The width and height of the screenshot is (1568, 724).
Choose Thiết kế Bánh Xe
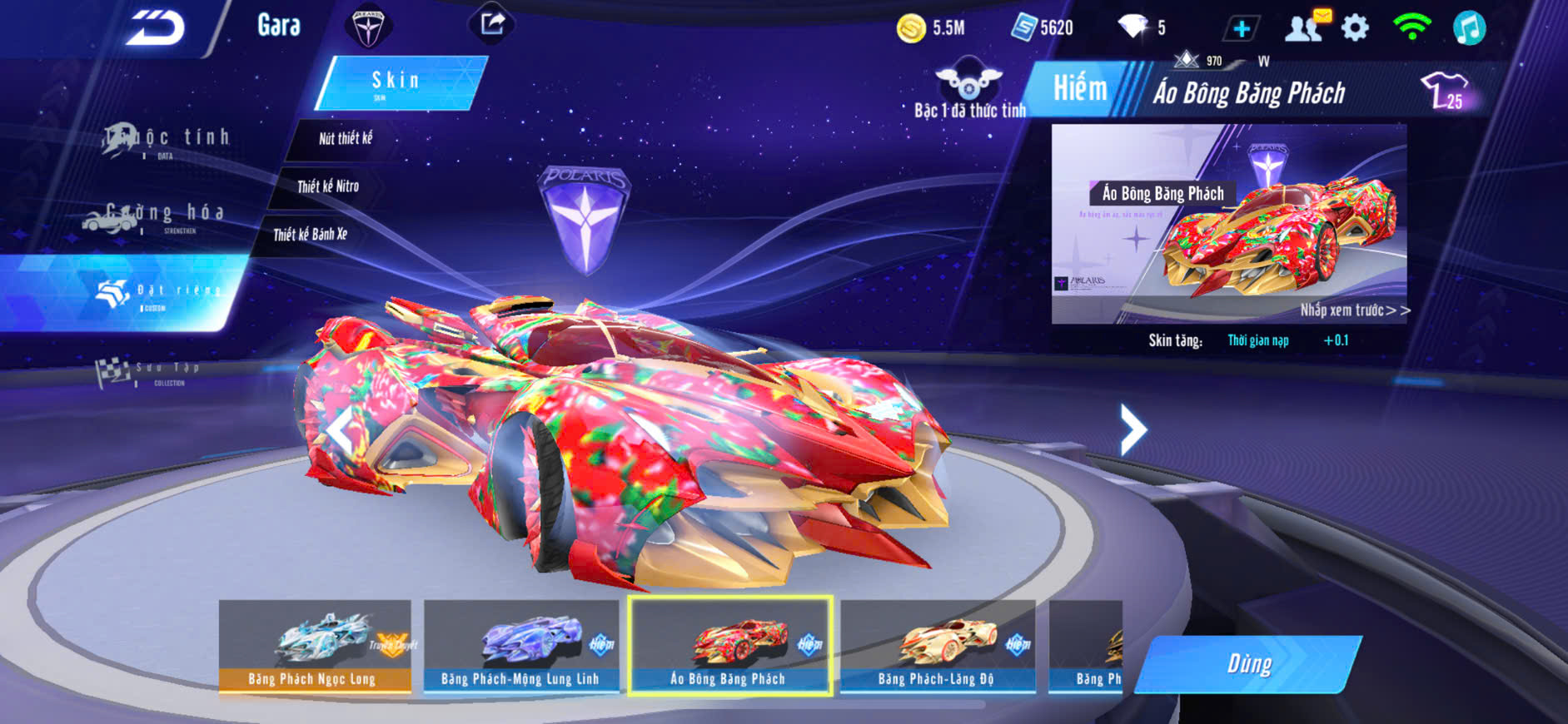coord(311,235)
